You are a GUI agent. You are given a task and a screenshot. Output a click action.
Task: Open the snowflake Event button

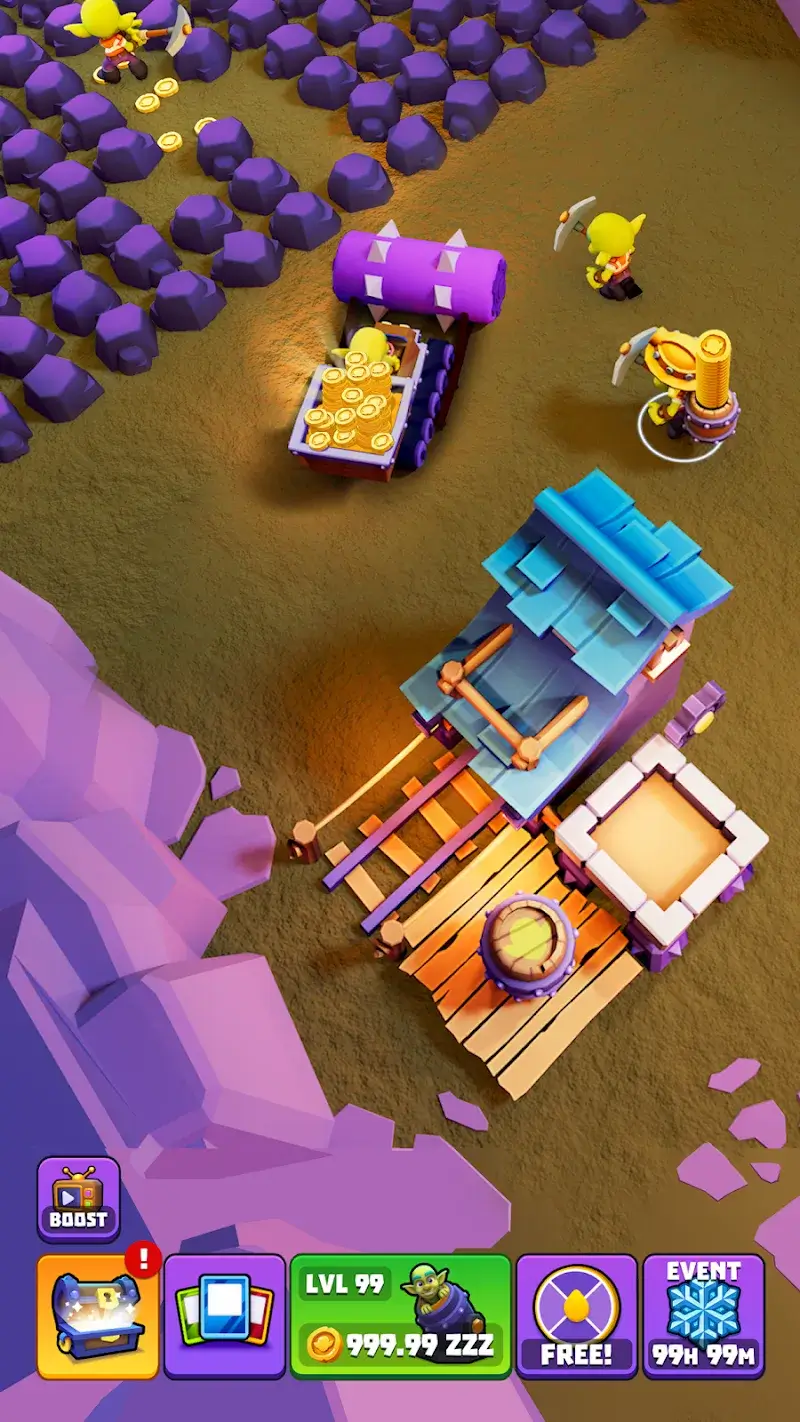703,1316
